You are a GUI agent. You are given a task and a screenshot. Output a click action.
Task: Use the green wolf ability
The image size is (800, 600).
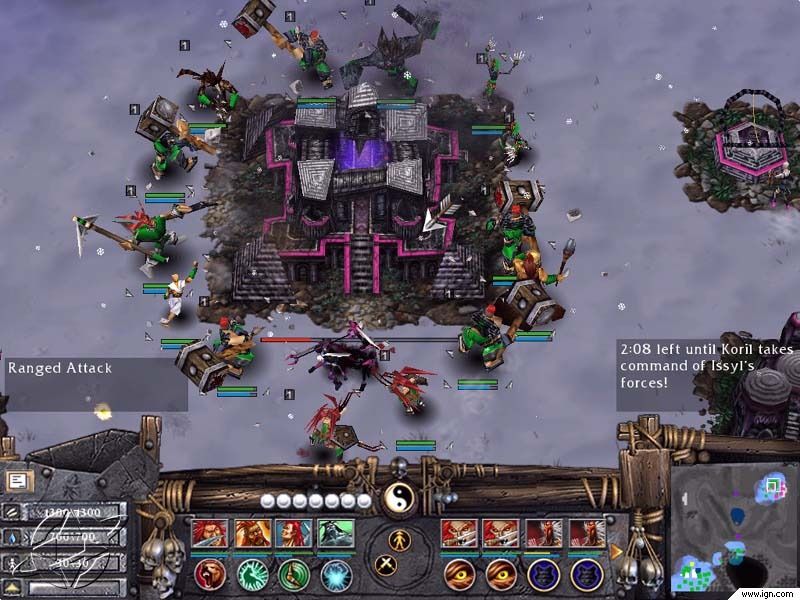pyautogui.click(x=252, y=574)
